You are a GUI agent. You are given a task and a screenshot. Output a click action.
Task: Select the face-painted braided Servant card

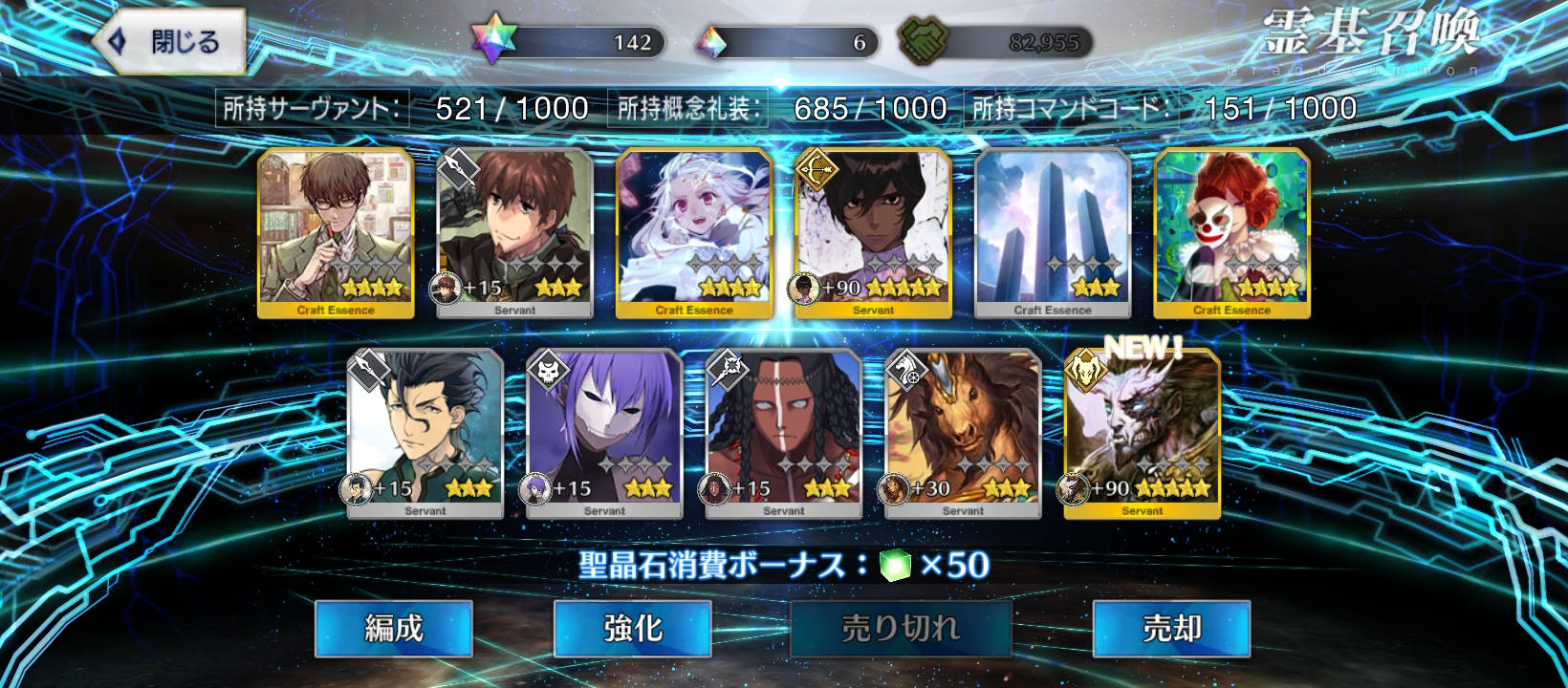point(784,433)
